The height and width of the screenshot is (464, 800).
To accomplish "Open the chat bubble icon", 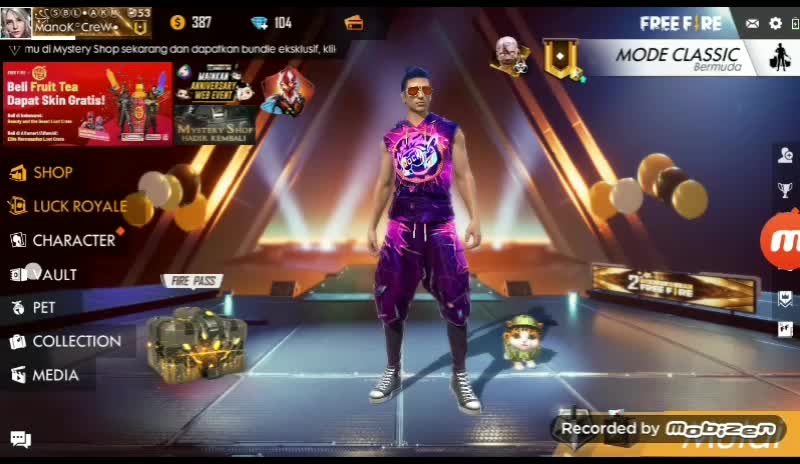I will [x=20, y=438].
